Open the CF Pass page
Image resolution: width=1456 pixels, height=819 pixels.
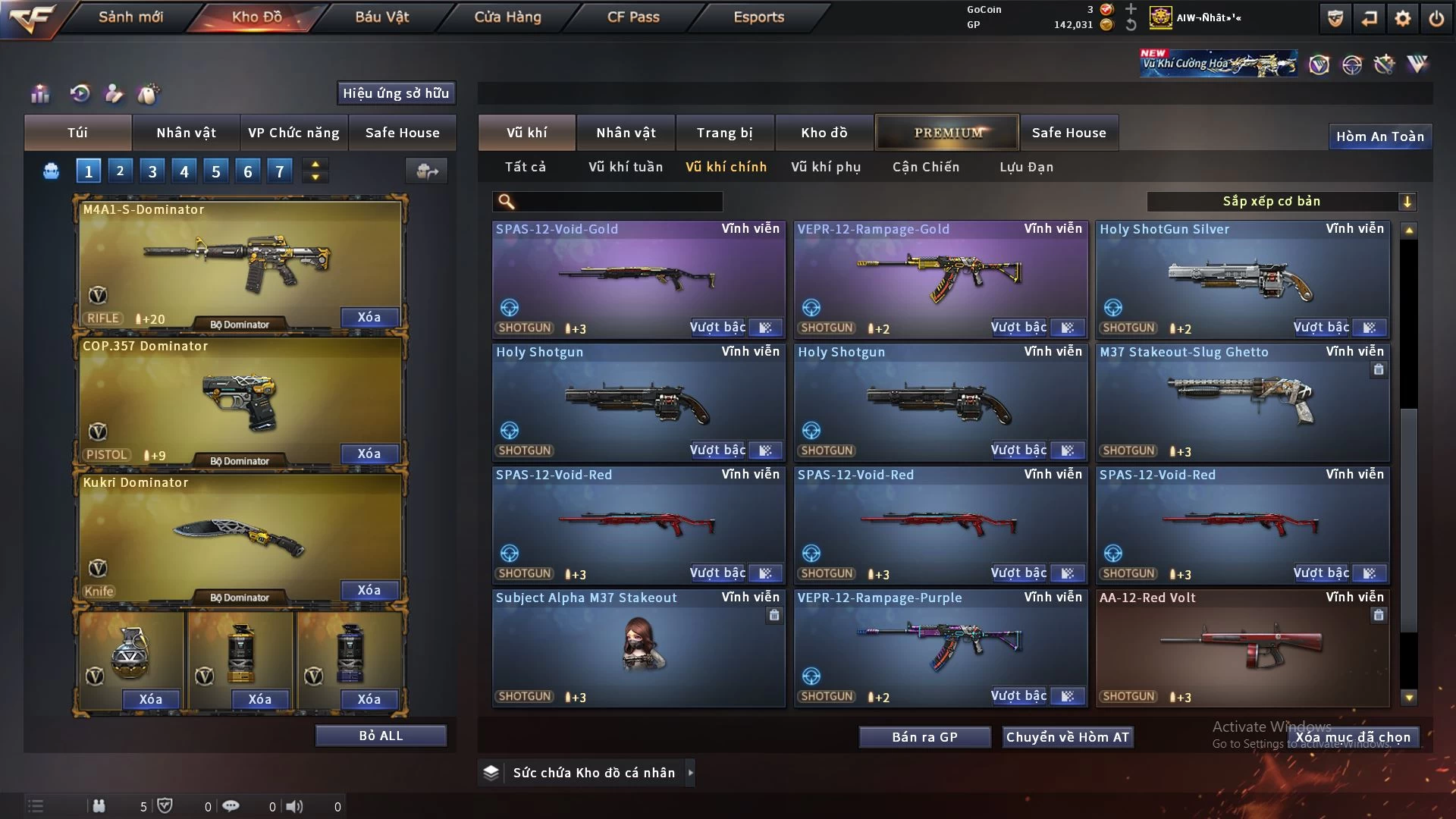tap(633, 17)
